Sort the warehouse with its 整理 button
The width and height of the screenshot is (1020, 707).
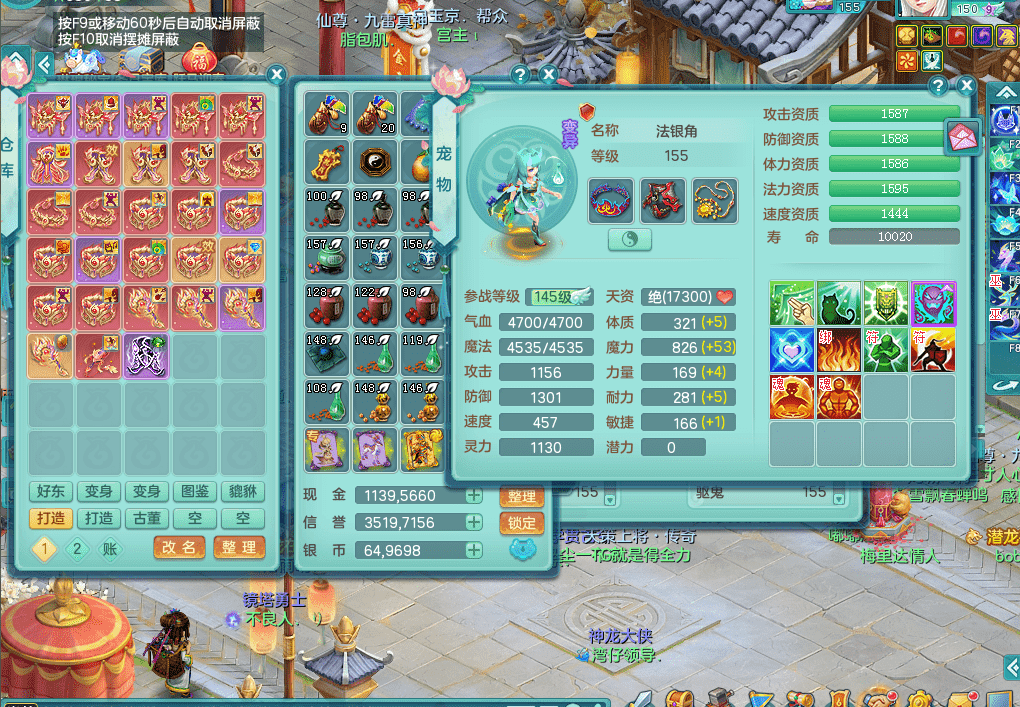click(239, 547)
